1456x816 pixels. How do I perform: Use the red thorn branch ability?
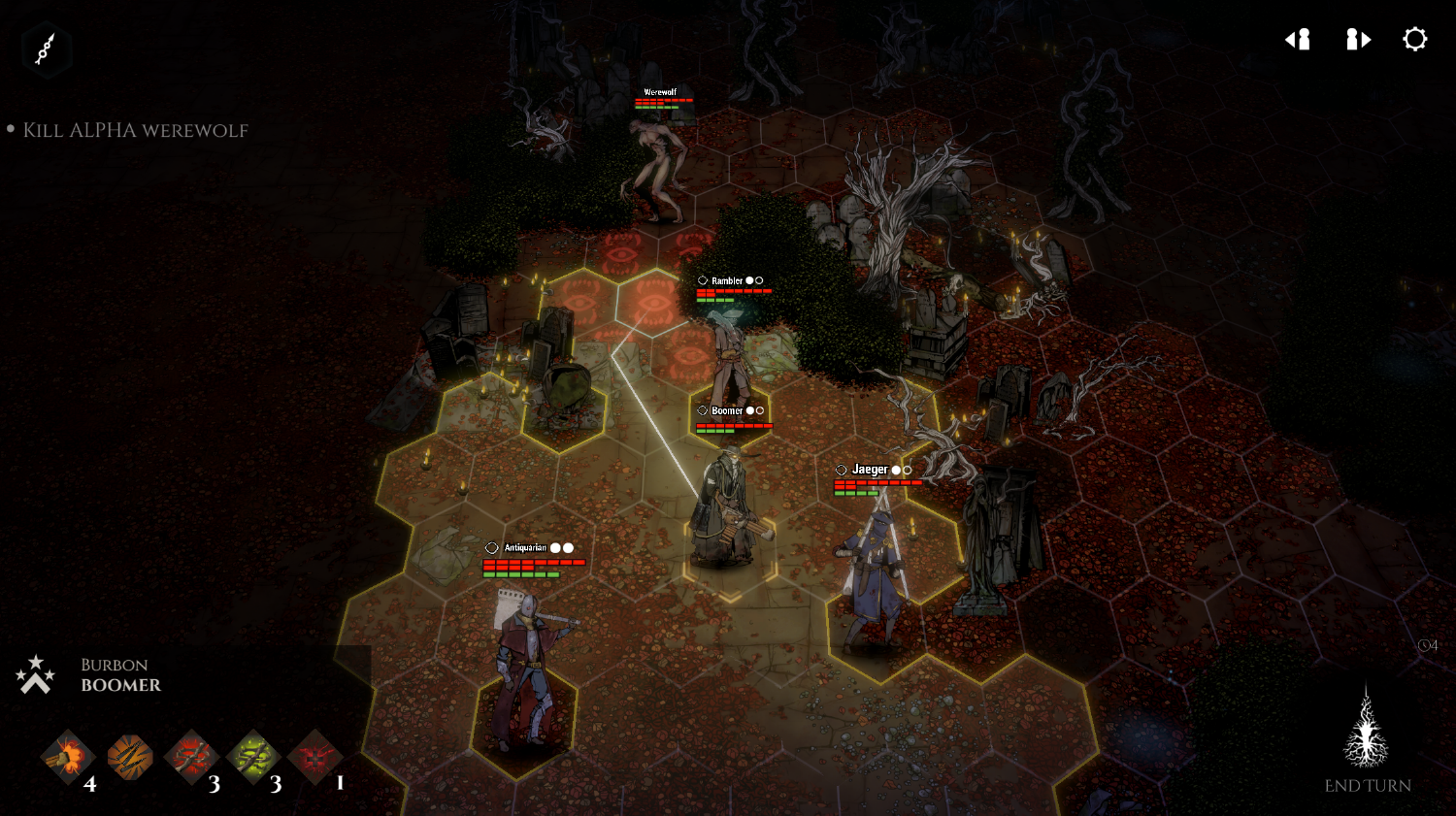(192, 758)
